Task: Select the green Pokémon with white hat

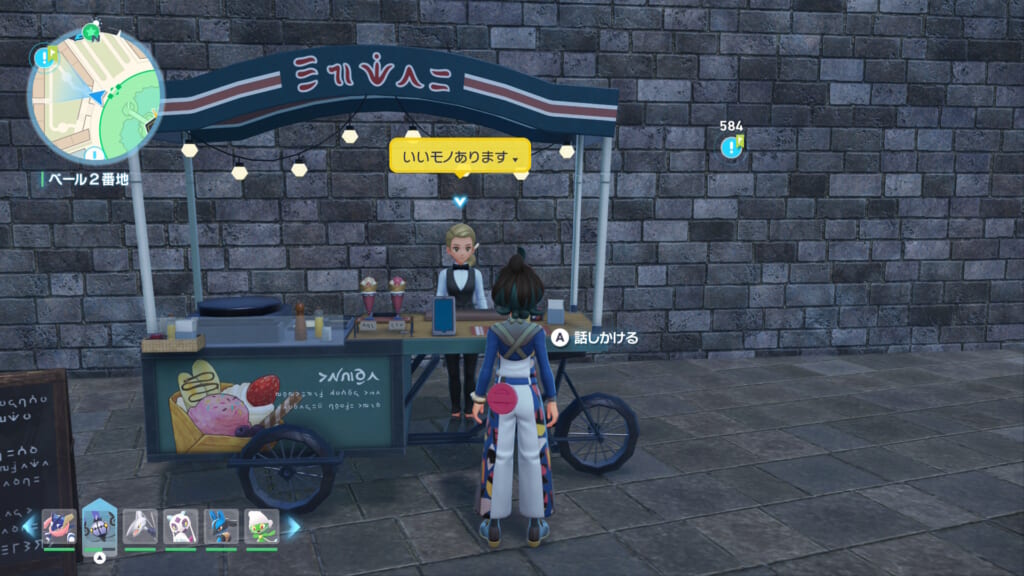Action: pyautogui.click(x=262, y=526)
